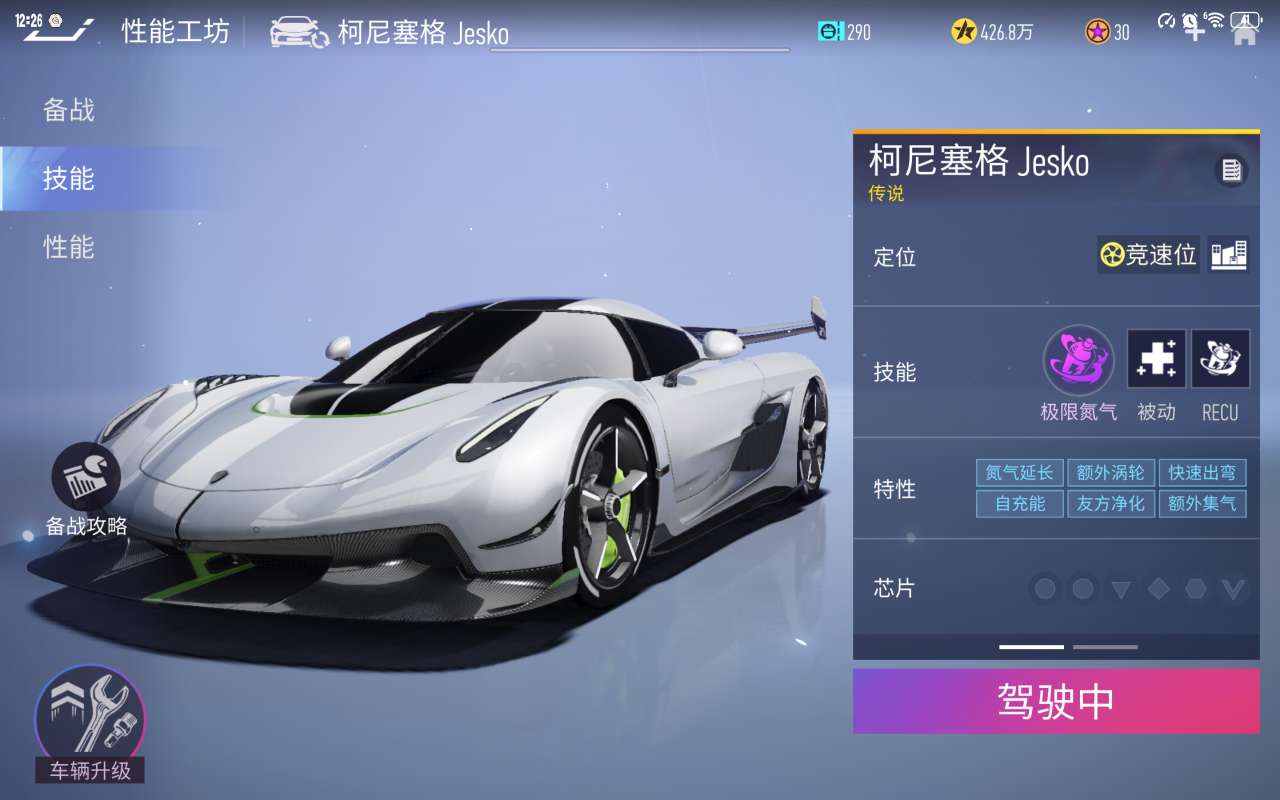Screen dimensions: 1280x800
Task: Show the 氮气延长 trait
Action: [x=1019, y=473]
